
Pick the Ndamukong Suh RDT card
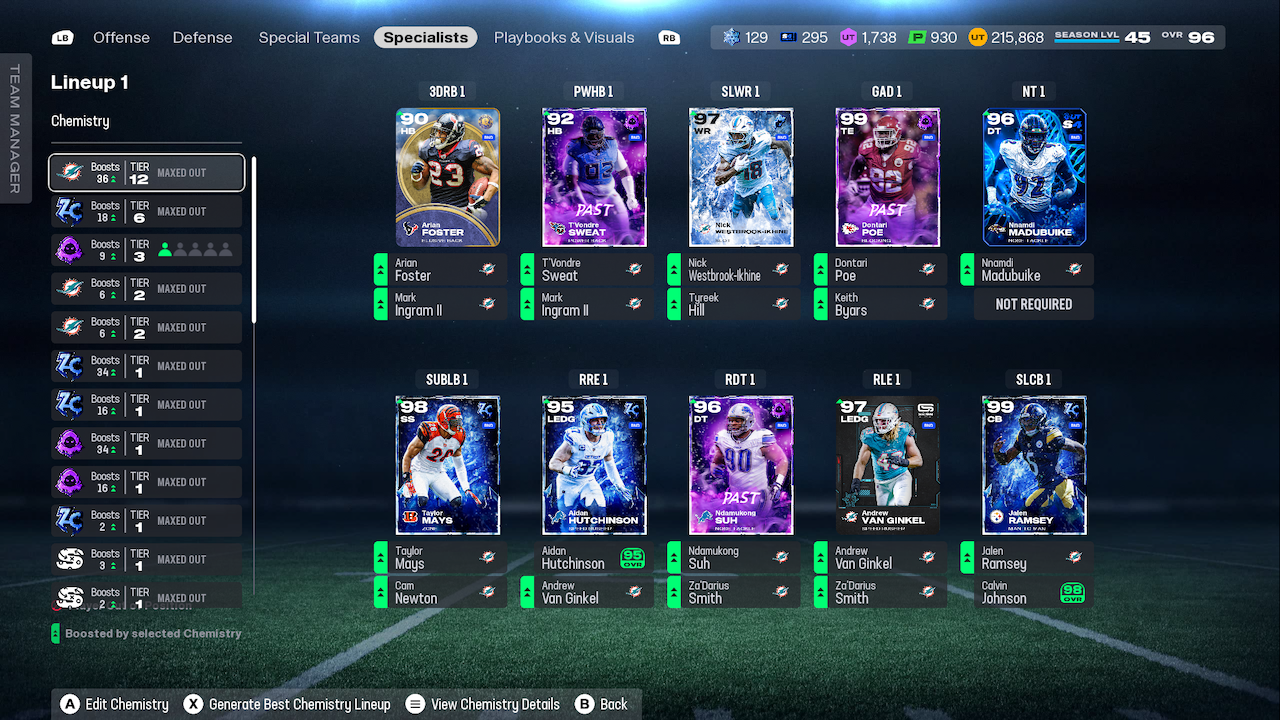(x=741, y=465)
